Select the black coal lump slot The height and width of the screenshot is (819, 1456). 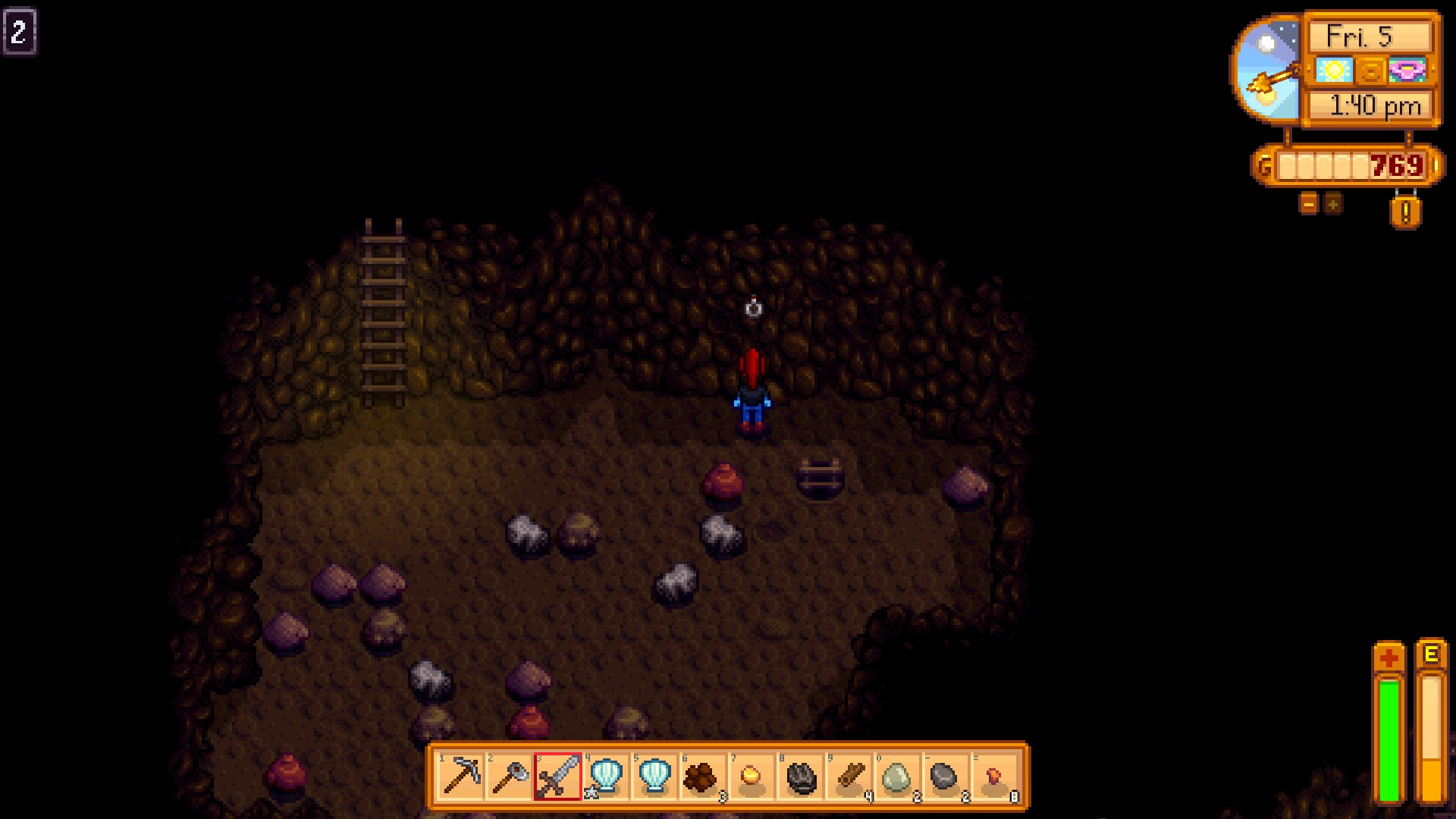tap(801, 777)
